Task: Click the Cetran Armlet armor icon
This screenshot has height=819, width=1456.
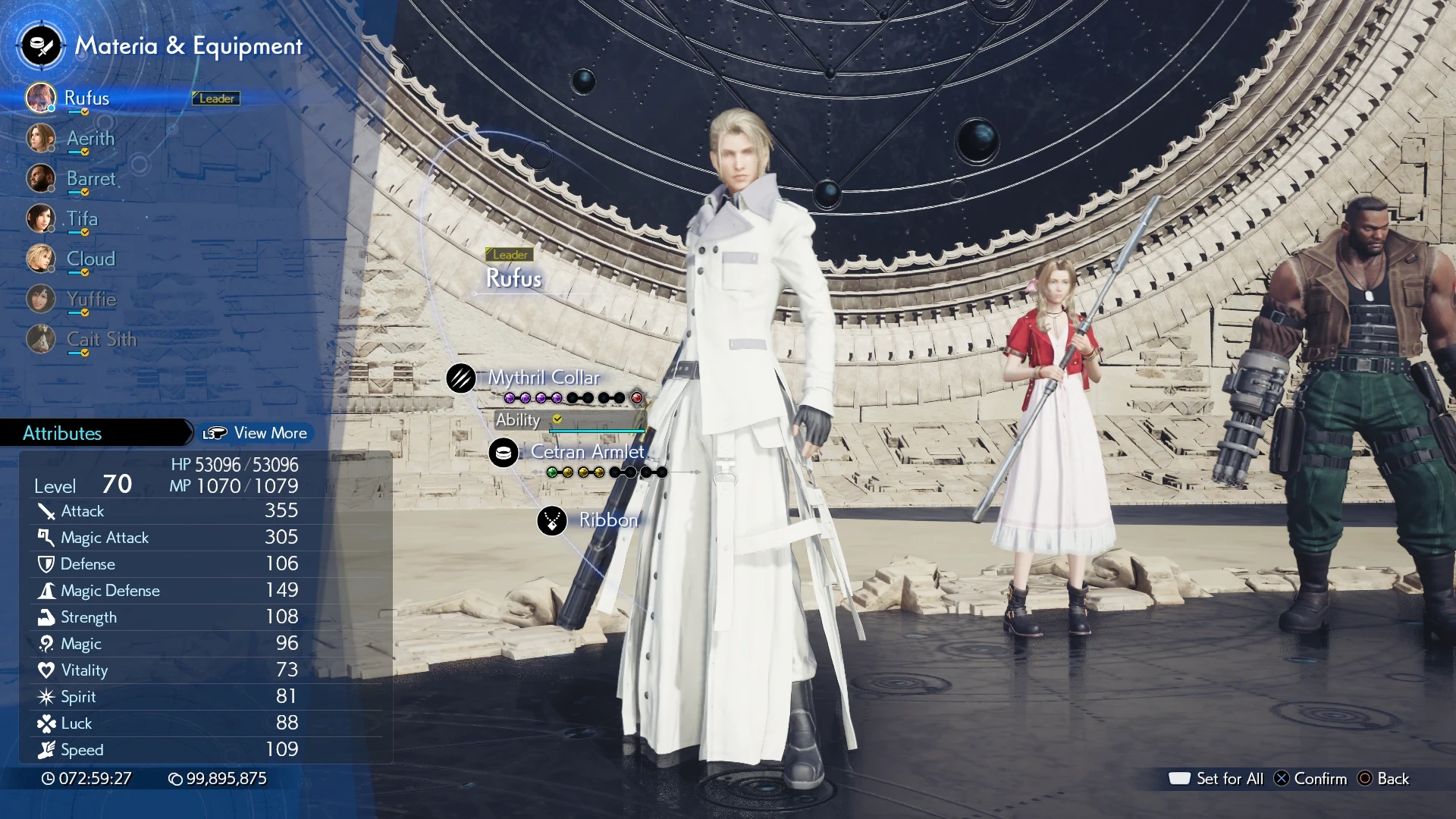Action: [x=504, y=453]
